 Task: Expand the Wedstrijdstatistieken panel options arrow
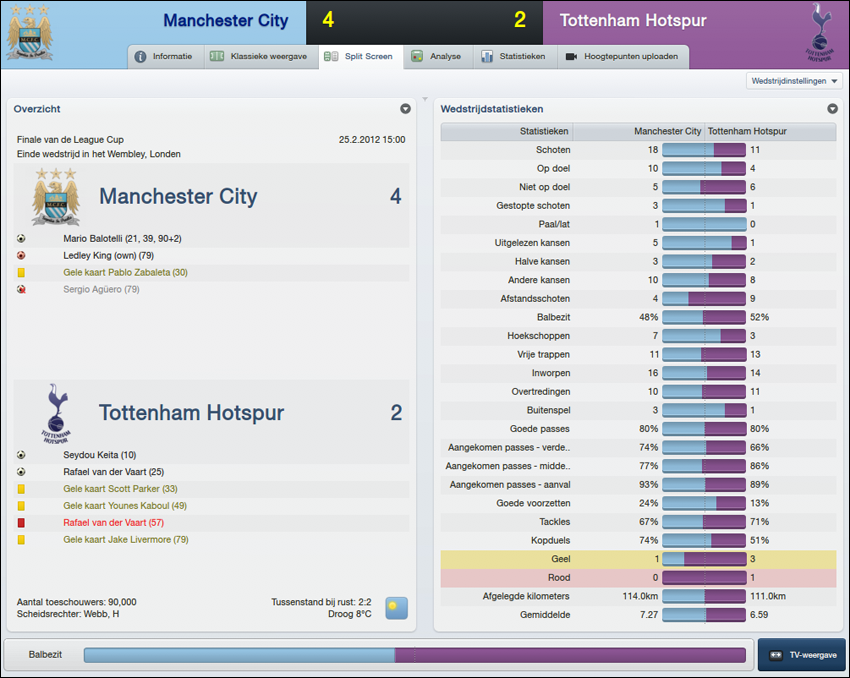pyautogui.click(x=832, y=109)
